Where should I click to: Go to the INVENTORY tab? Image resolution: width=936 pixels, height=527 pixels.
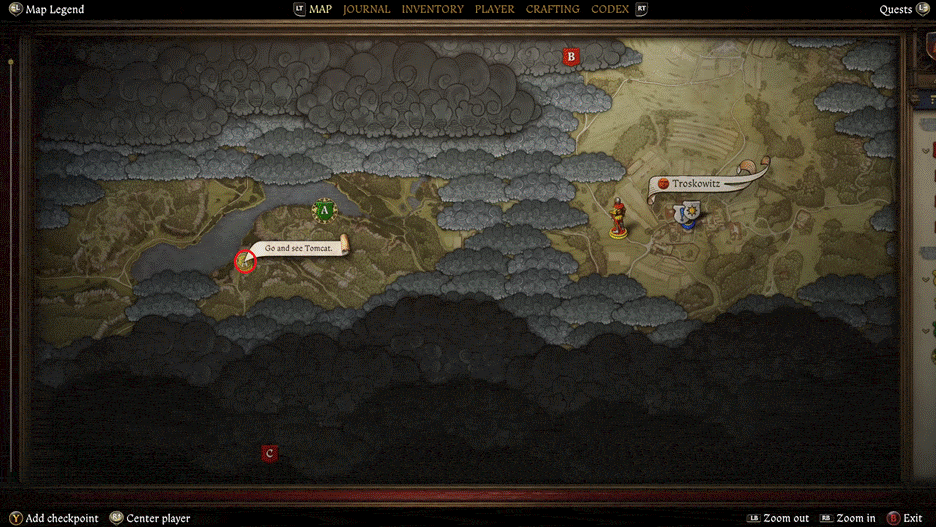pyautogui.click(x=432, y=9)
